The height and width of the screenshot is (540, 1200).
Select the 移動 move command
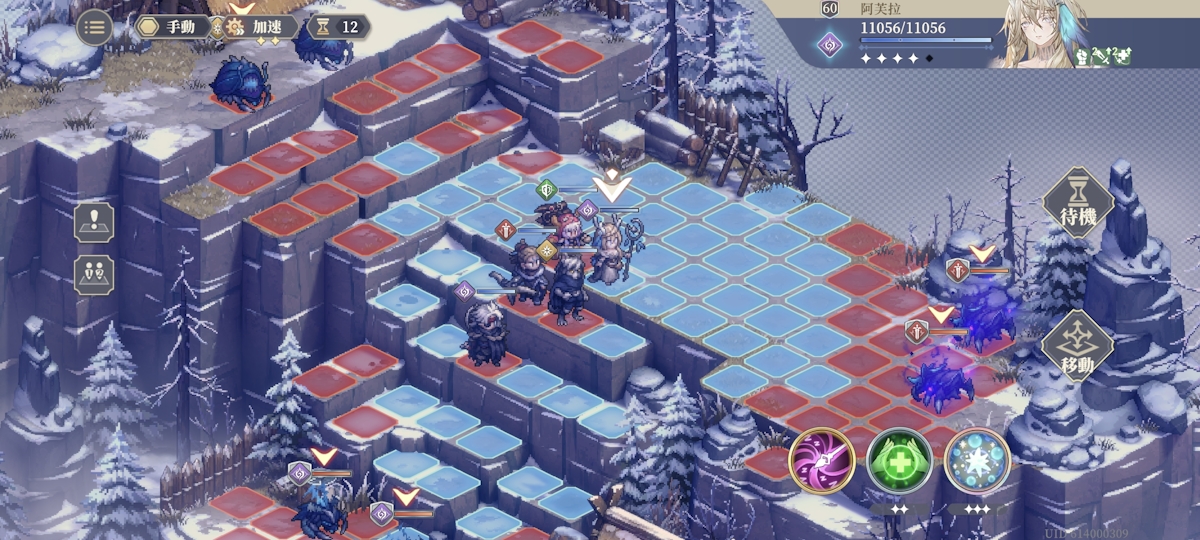coord(1078,346)
